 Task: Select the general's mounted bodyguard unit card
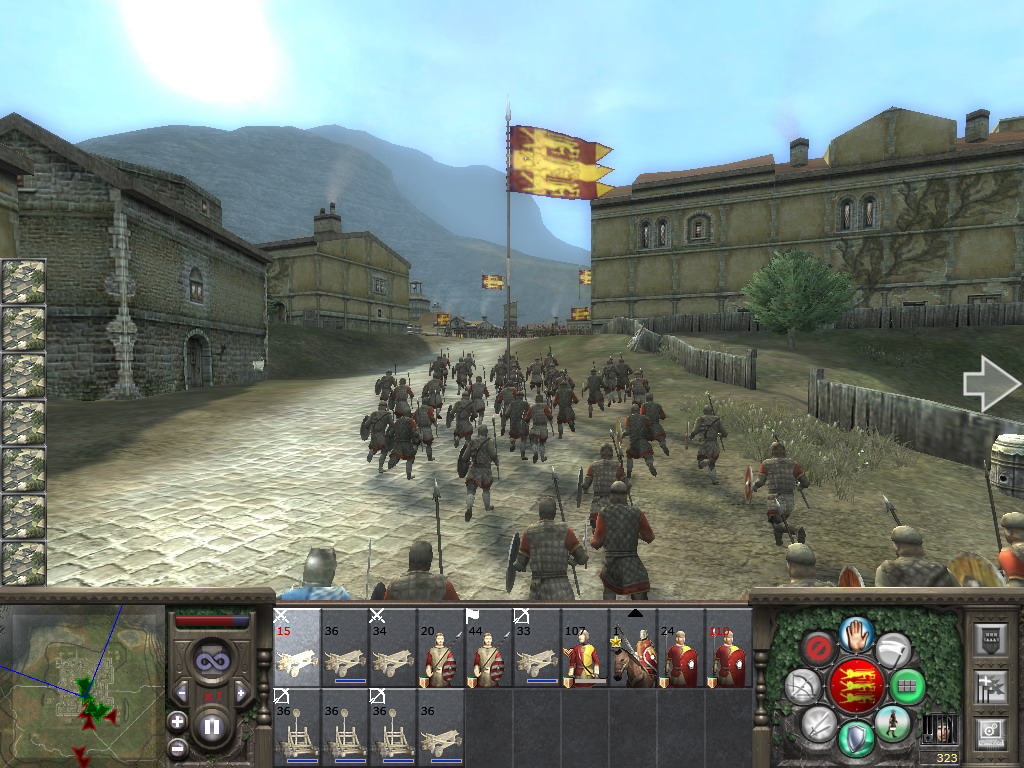tap(634, 650)
